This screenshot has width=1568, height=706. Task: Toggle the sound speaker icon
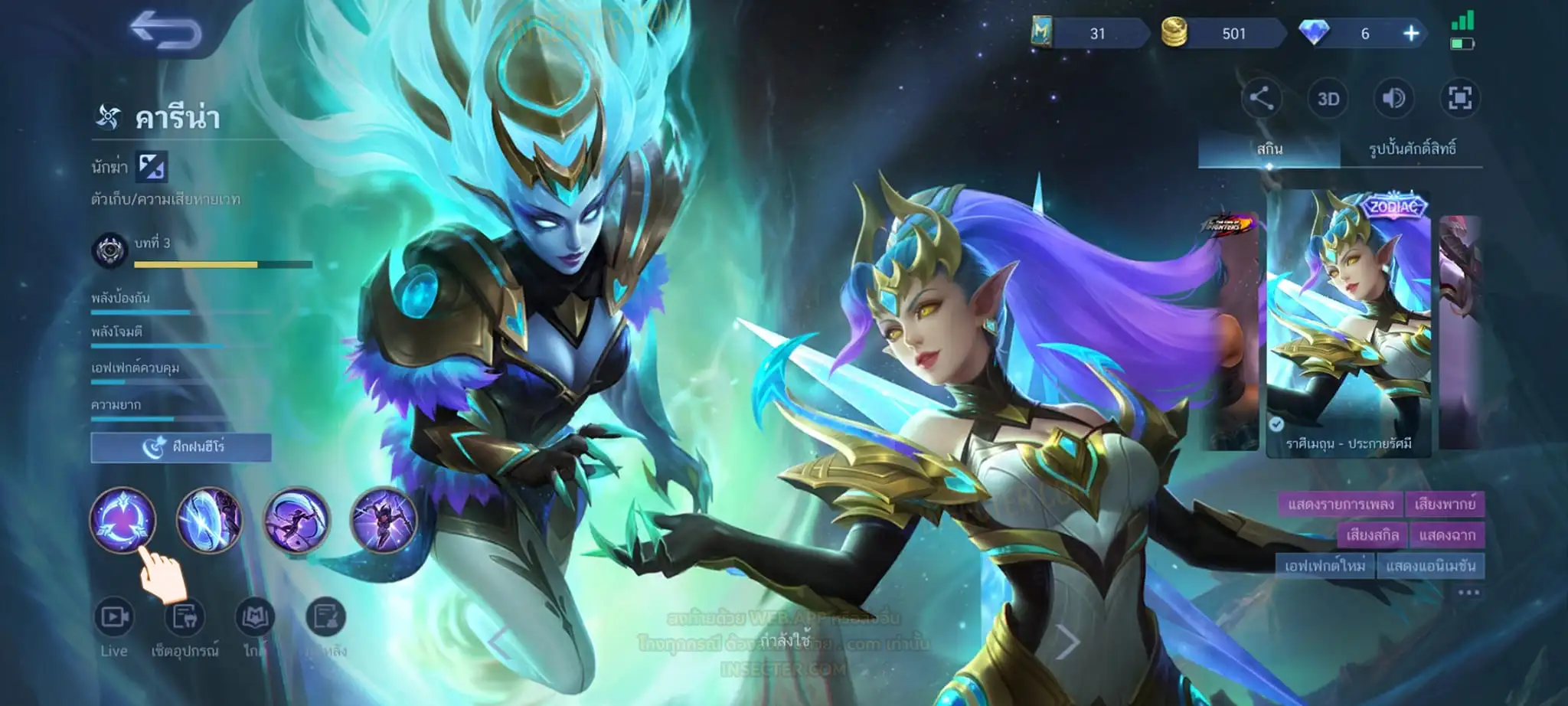tap(1393, 99)
